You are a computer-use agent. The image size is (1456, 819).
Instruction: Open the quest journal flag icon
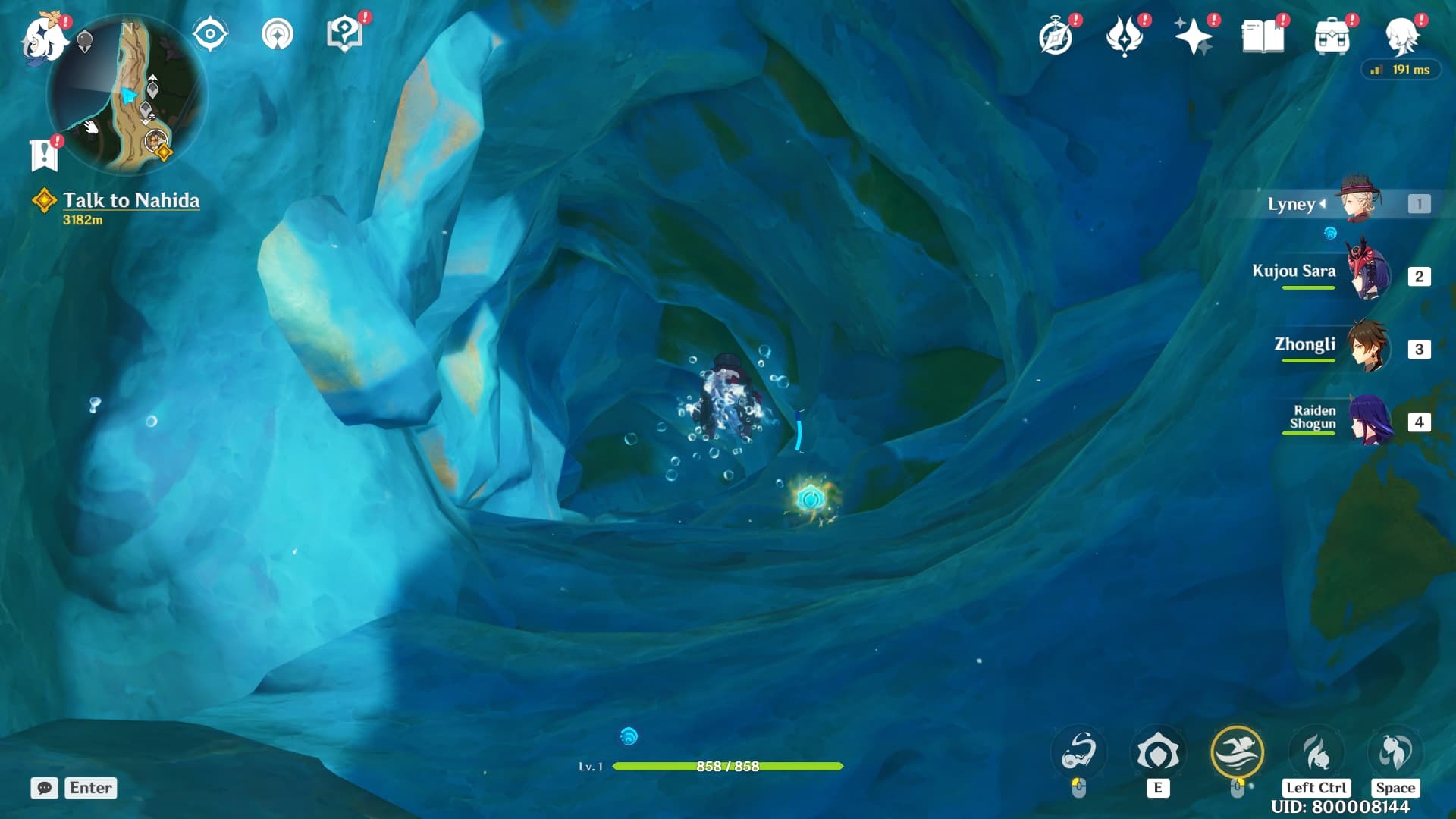point(44,155)
